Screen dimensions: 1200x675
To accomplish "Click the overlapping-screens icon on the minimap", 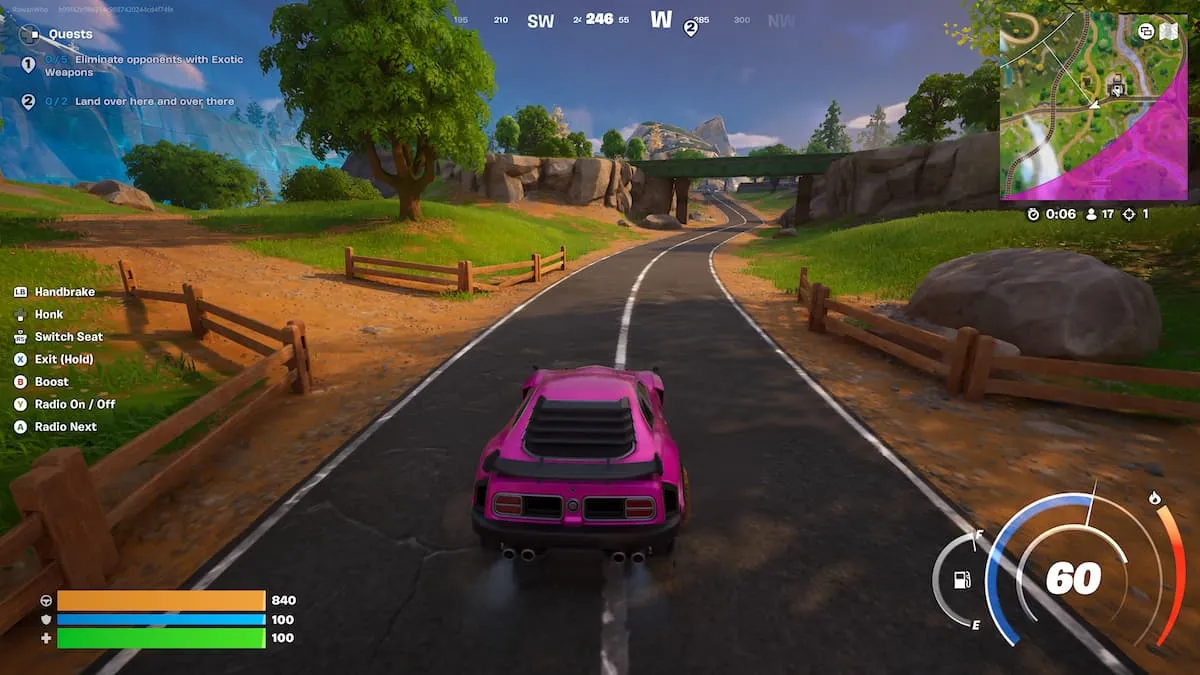I will tap(1146, 31).
